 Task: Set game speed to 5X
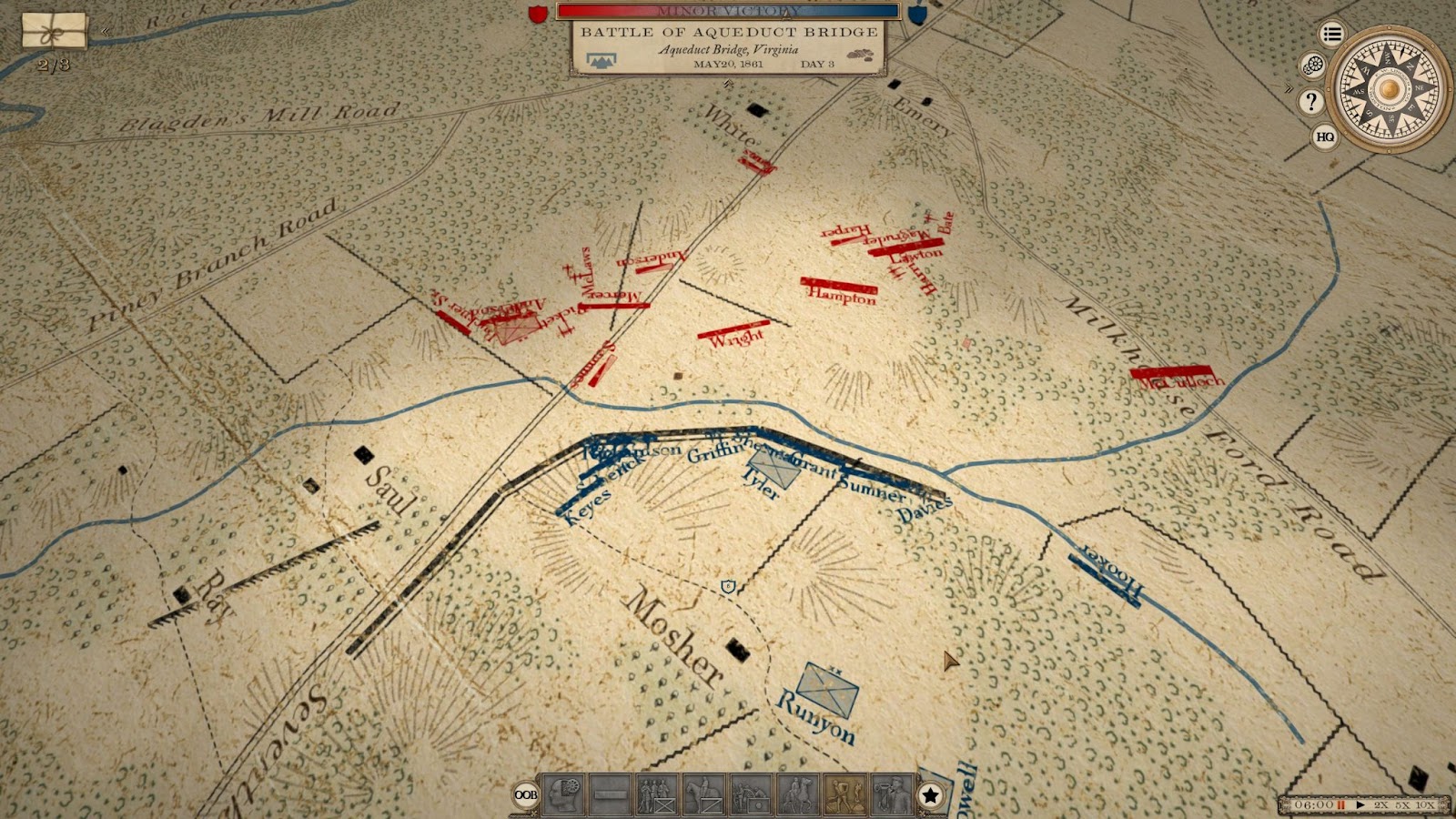[1402, 805]
